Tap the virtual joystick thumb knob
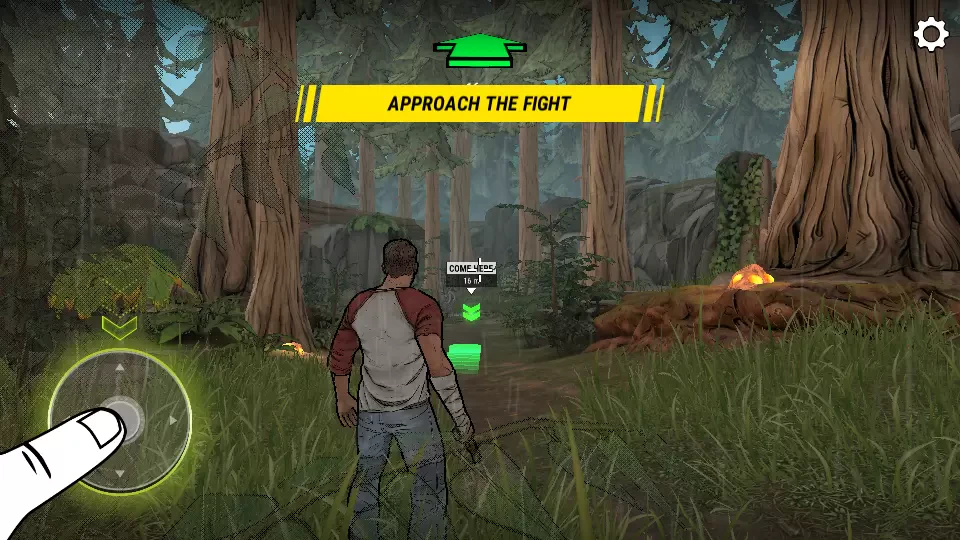960x540 pixels. click(121, 419)
